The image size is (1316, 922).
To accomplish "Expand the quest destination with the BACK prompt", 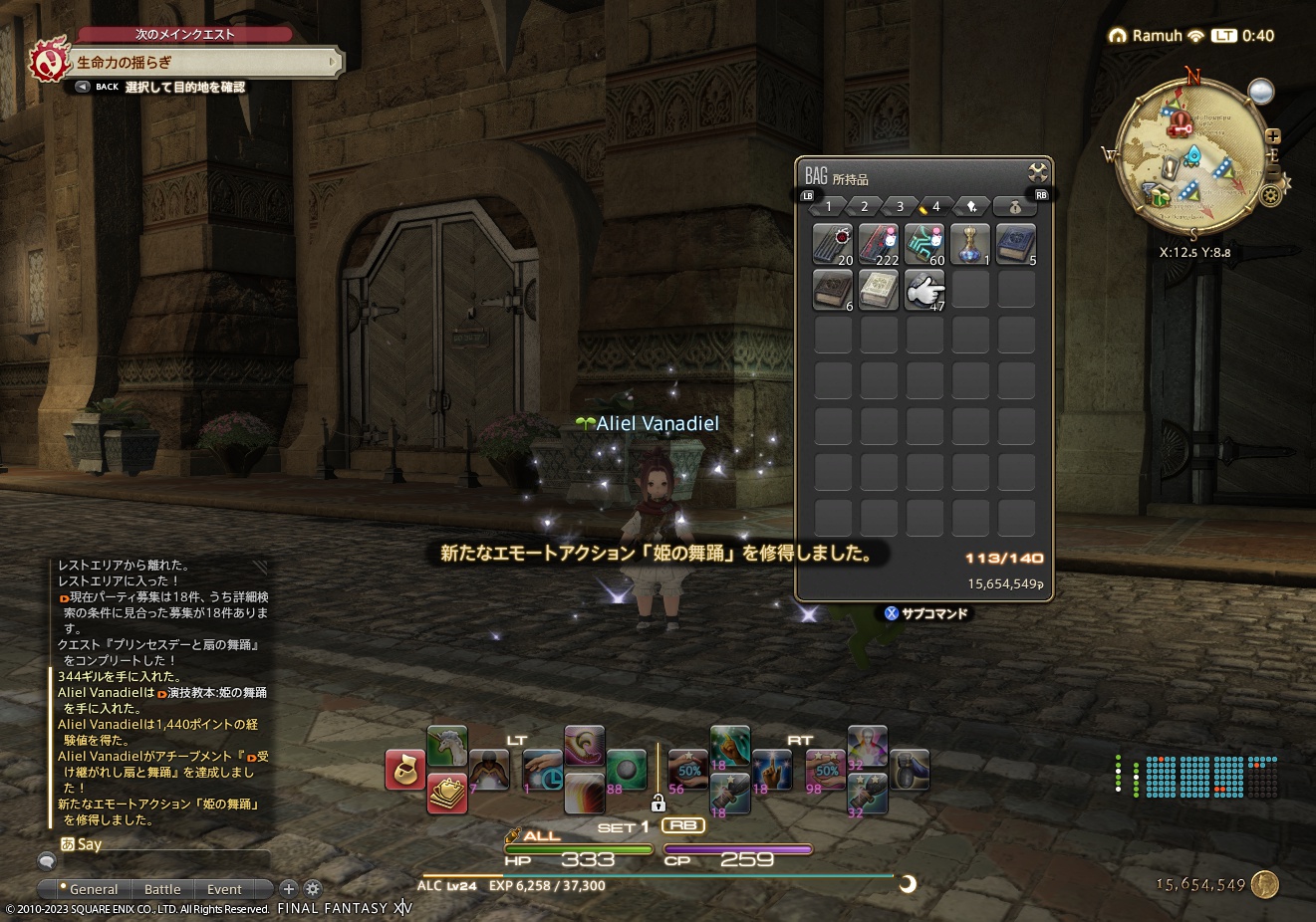I will (82, 87).
